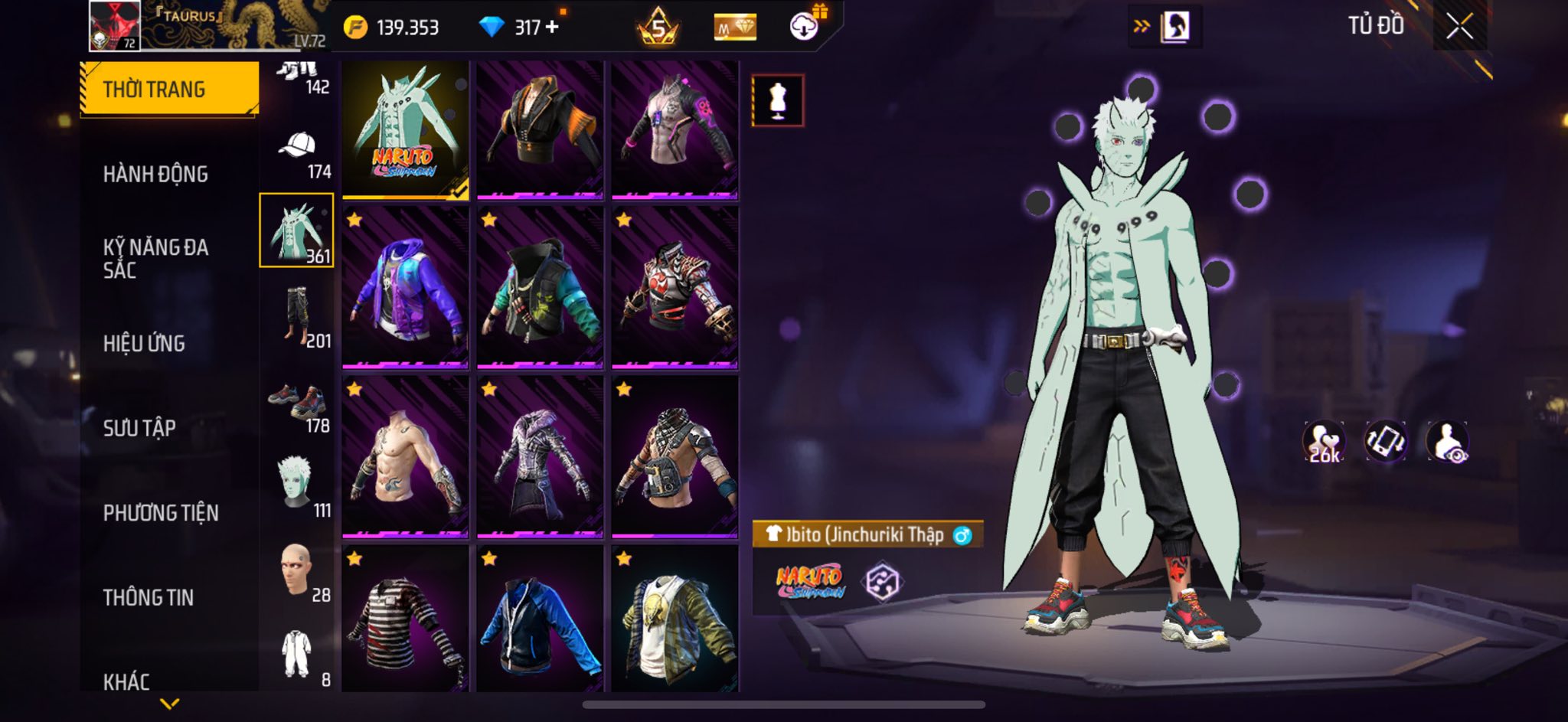Choose the black and white striped shirt

(405, 619)
